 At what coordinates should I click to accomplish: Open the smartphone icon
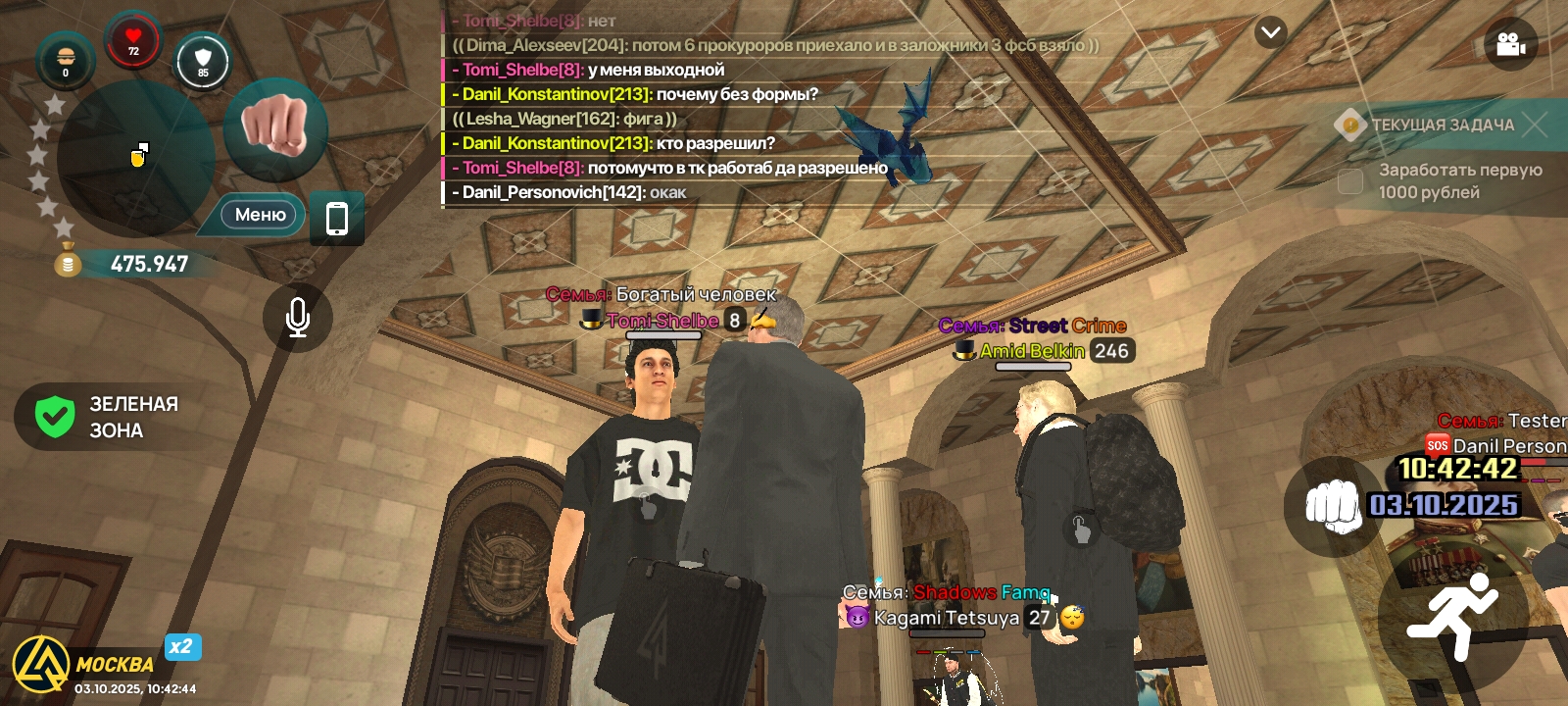click(x=337, y=218)
